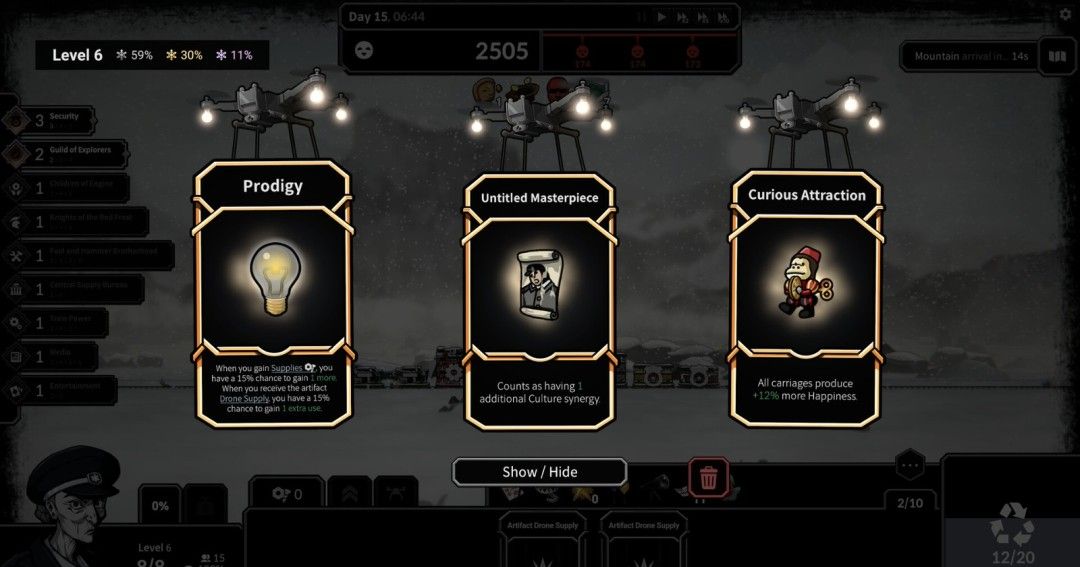This screenshot has width=1080, height=567.
Task: Pause the game with the pause control
Action: [640, 17]
